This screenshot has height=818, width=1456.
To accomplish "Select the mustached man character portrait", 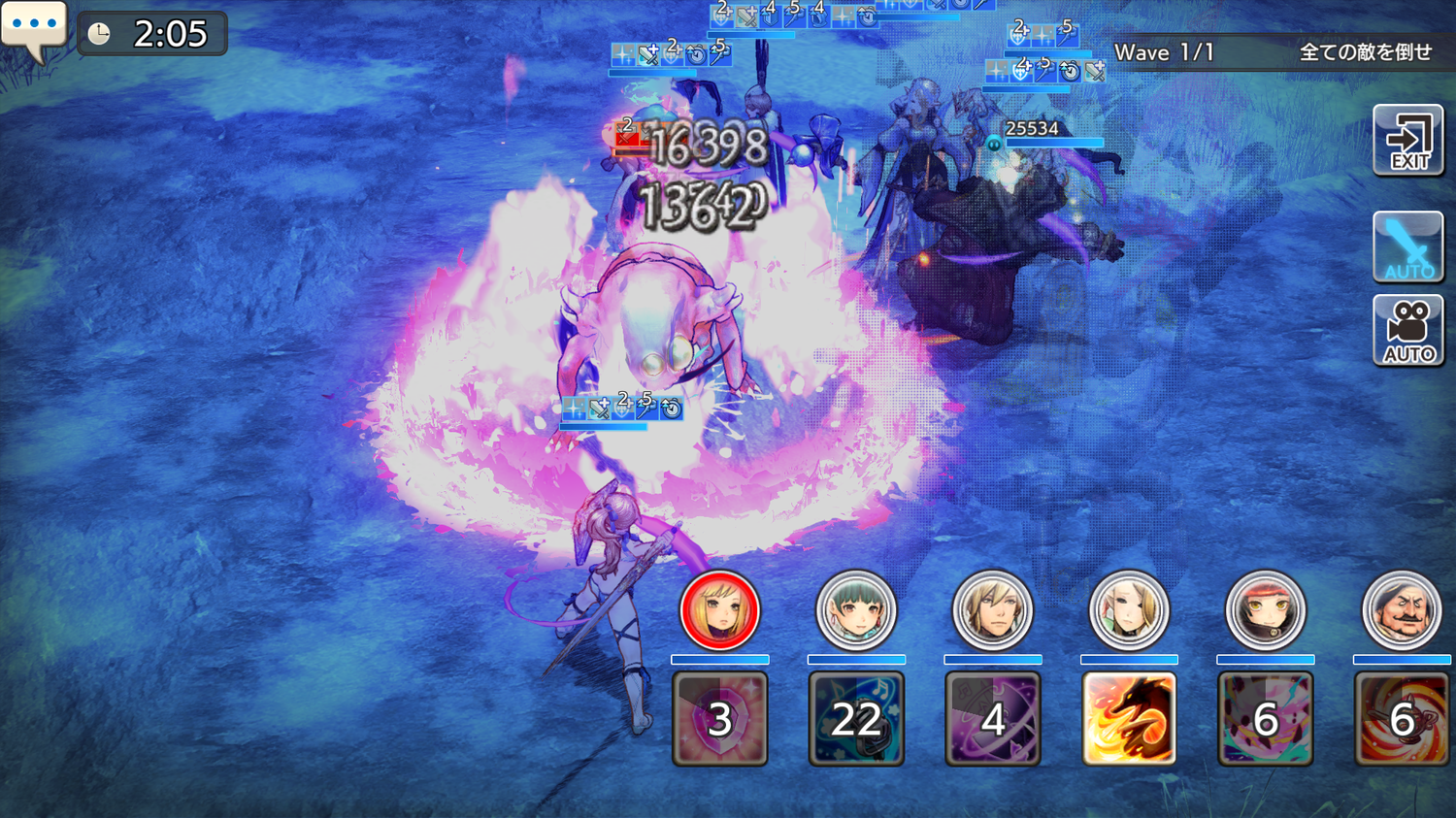I will (x=1401, y=610).
